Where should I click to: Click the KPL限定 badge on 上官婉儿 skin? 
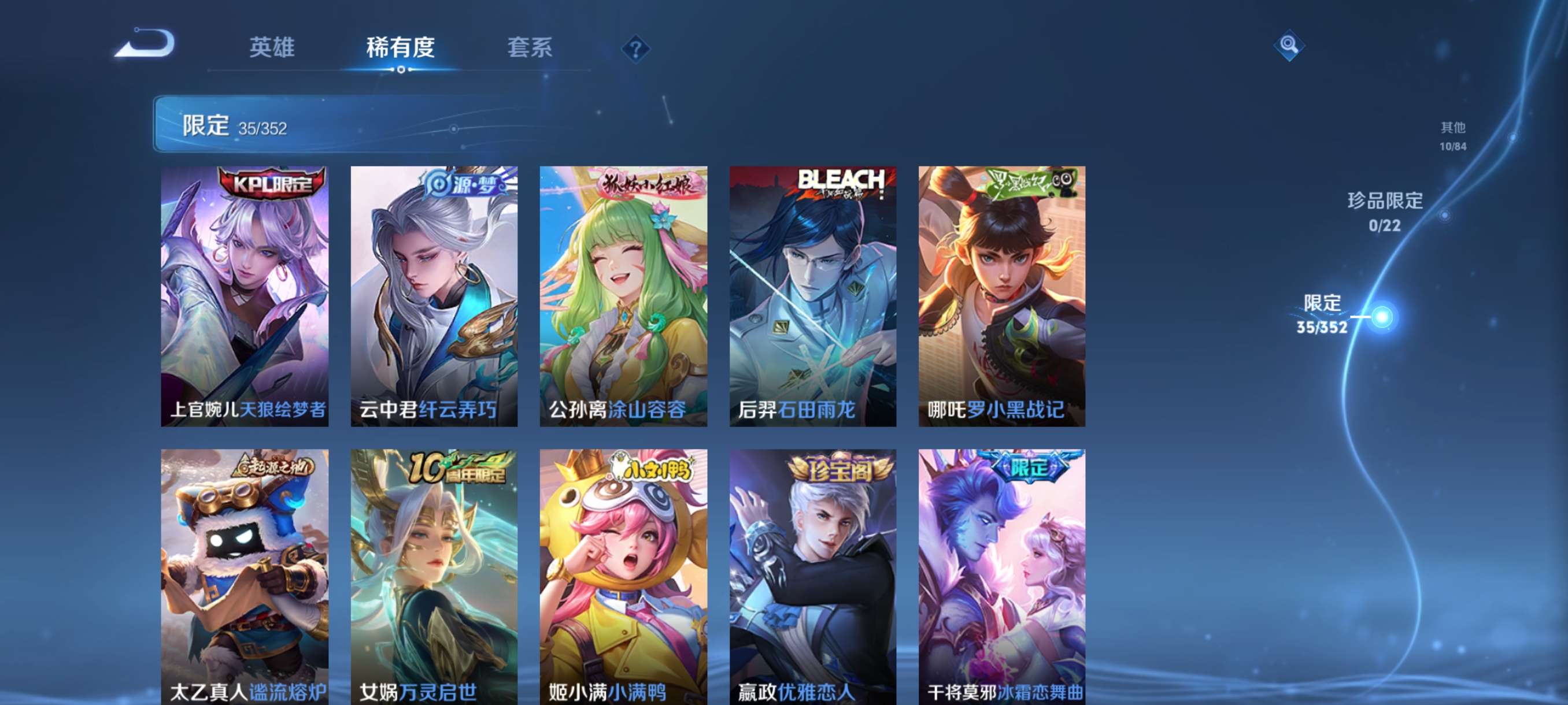click(269, 185)
